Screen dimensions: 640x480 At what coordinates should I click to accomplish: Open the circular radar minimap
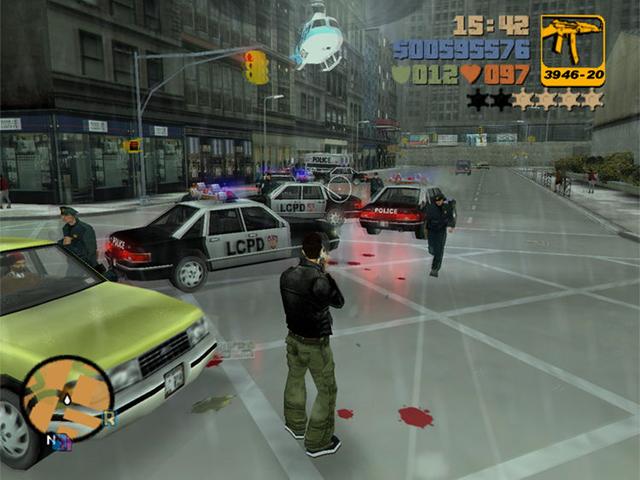[67, 399]
